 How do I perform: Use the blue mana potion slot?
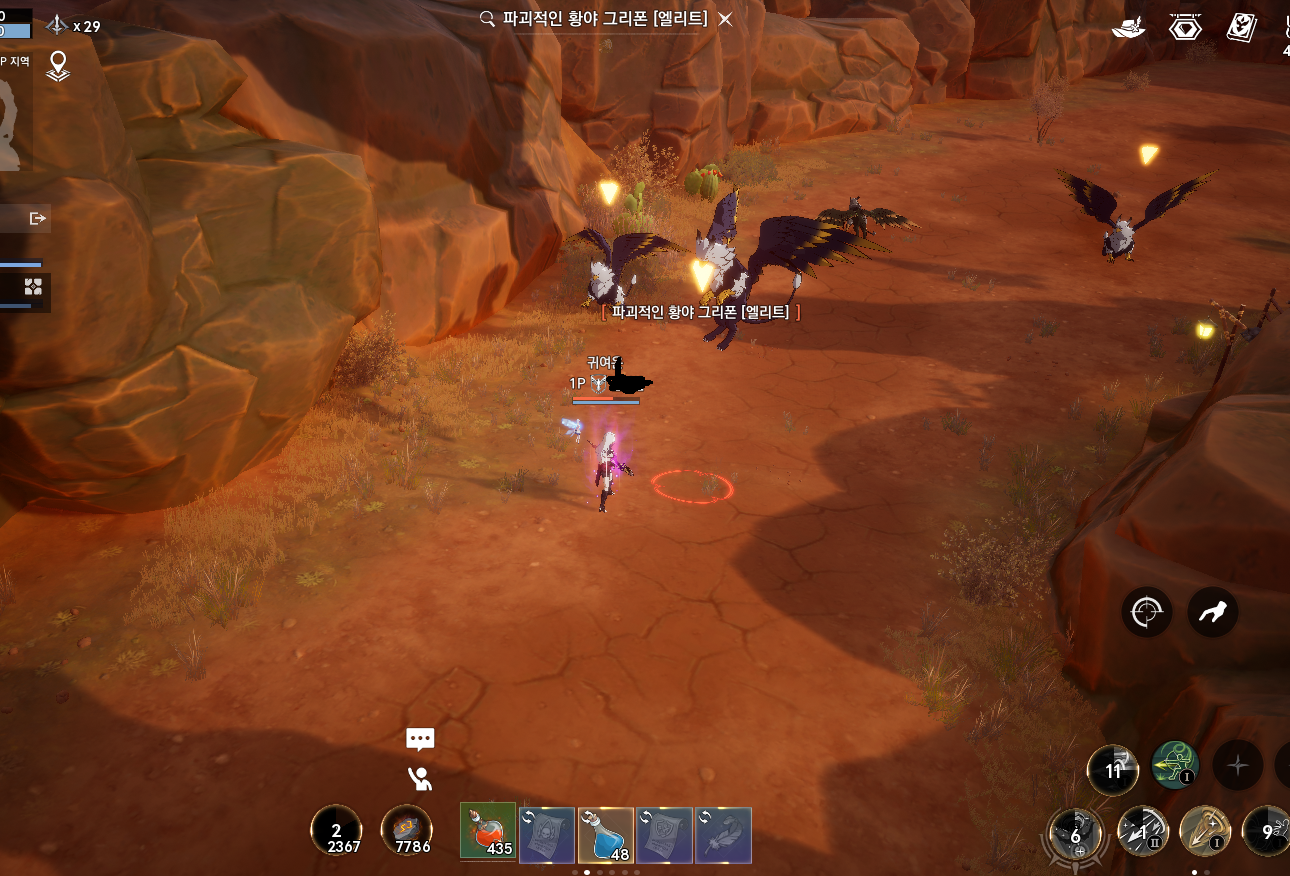point(606,835)
